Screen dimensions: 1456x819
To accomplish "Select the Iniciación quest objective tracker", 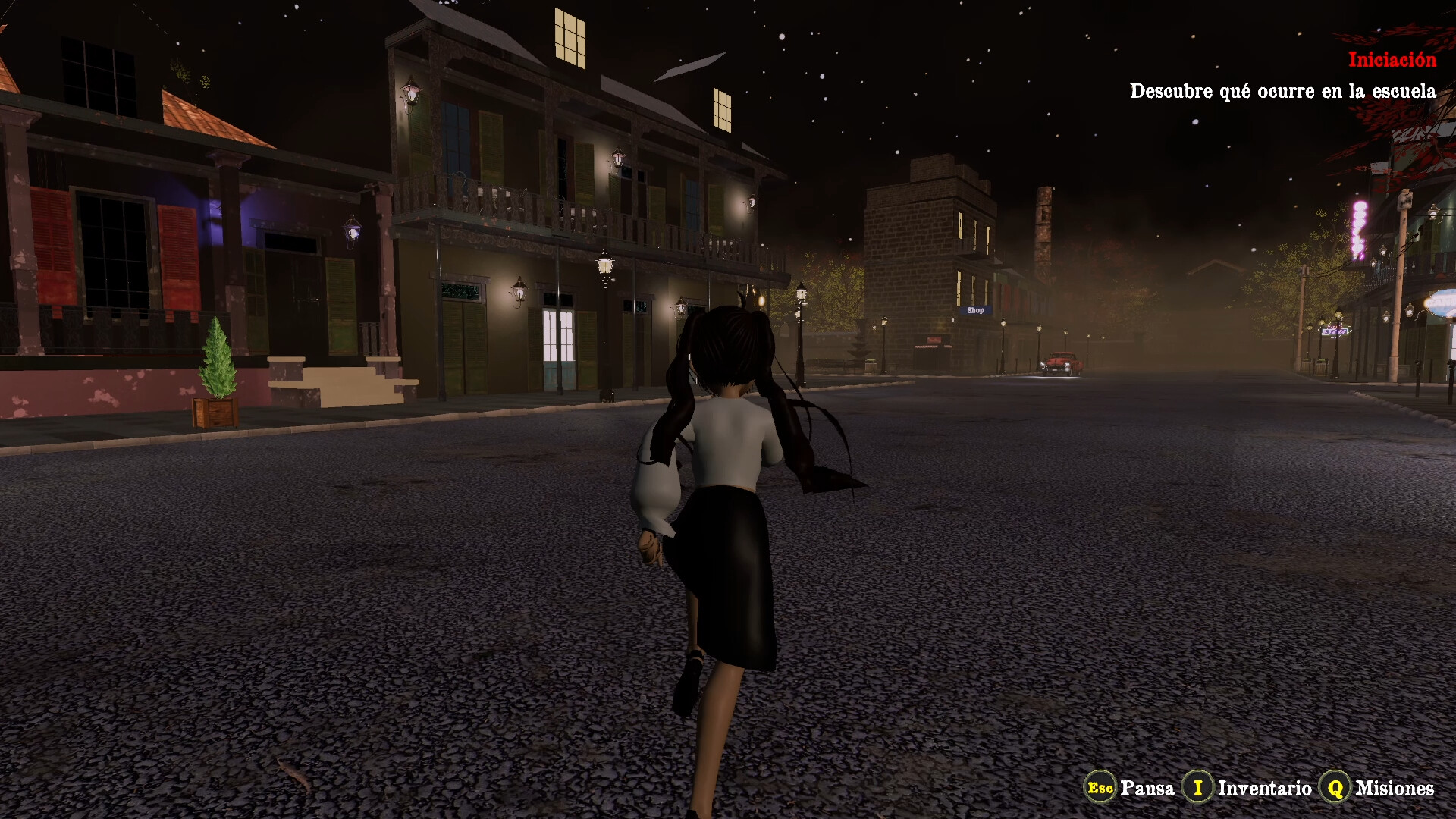I will pos(1391,61).
